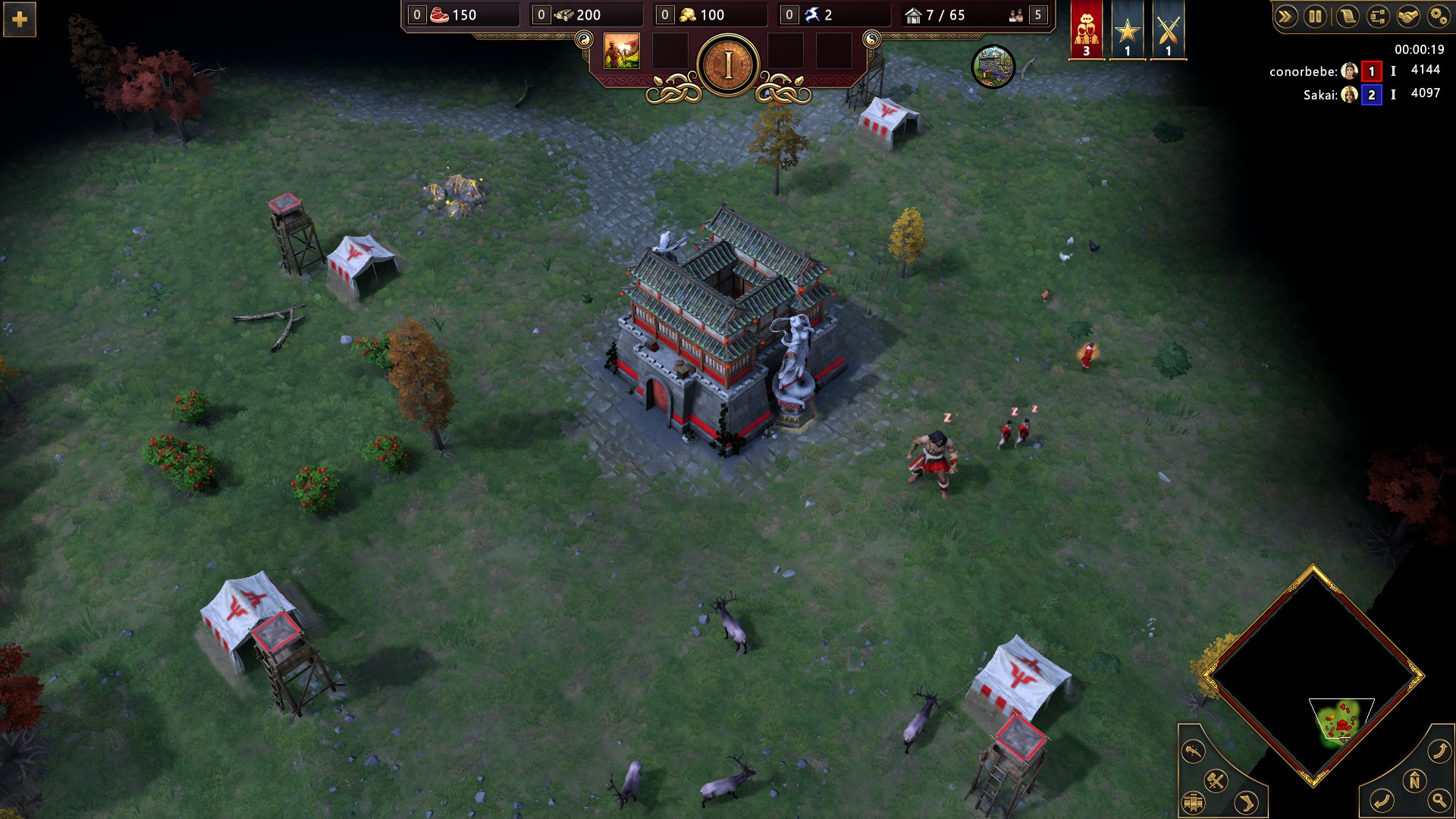1456x819 pixels.
Task: Select player conorbebe in the score list
Action: coord(1303,71)
